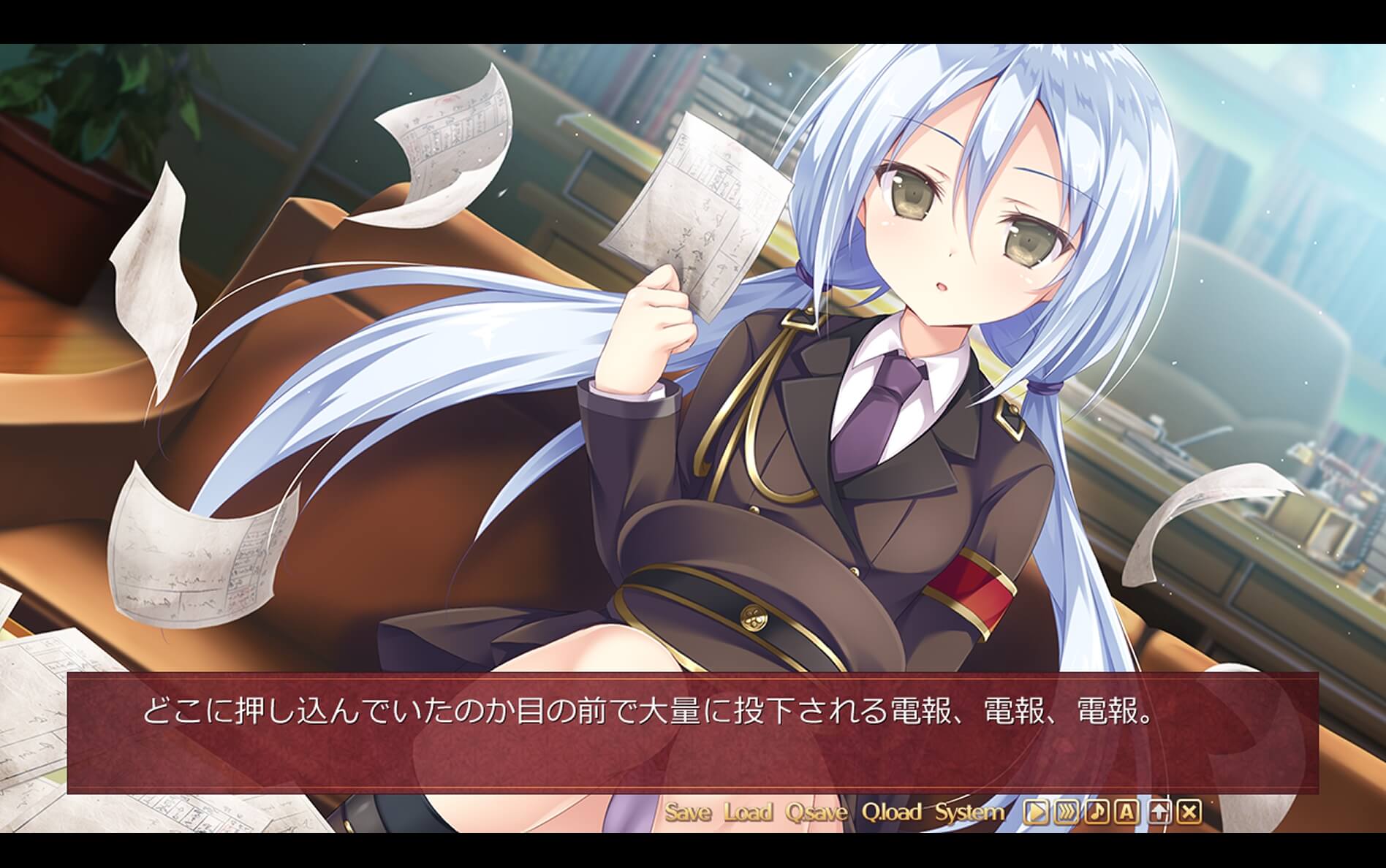The image size is (1386, 868).
Task: Open the System menu
Action: 969,811
